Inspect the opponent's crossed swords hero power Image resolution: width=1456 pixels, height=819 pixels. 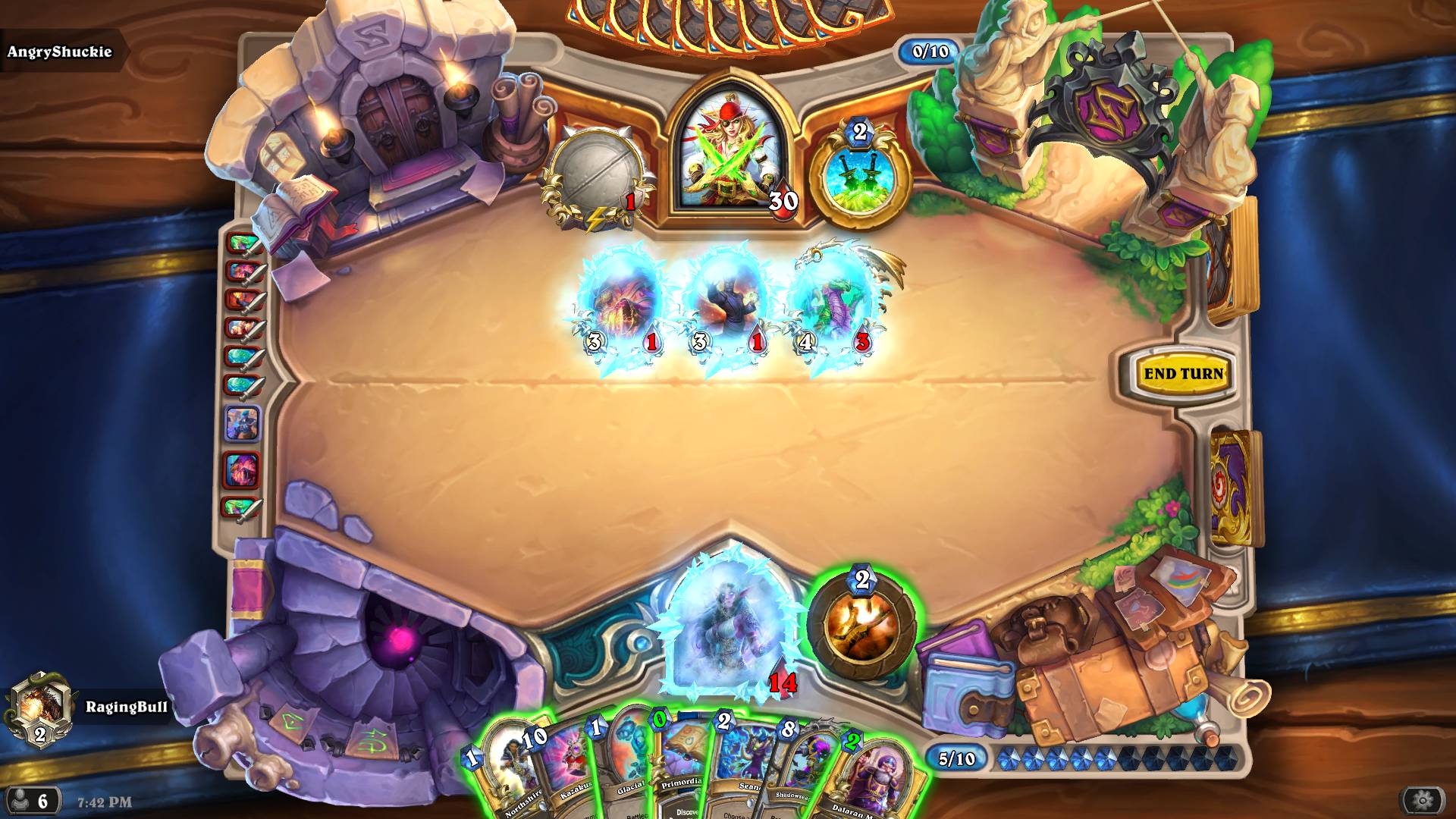860,178
